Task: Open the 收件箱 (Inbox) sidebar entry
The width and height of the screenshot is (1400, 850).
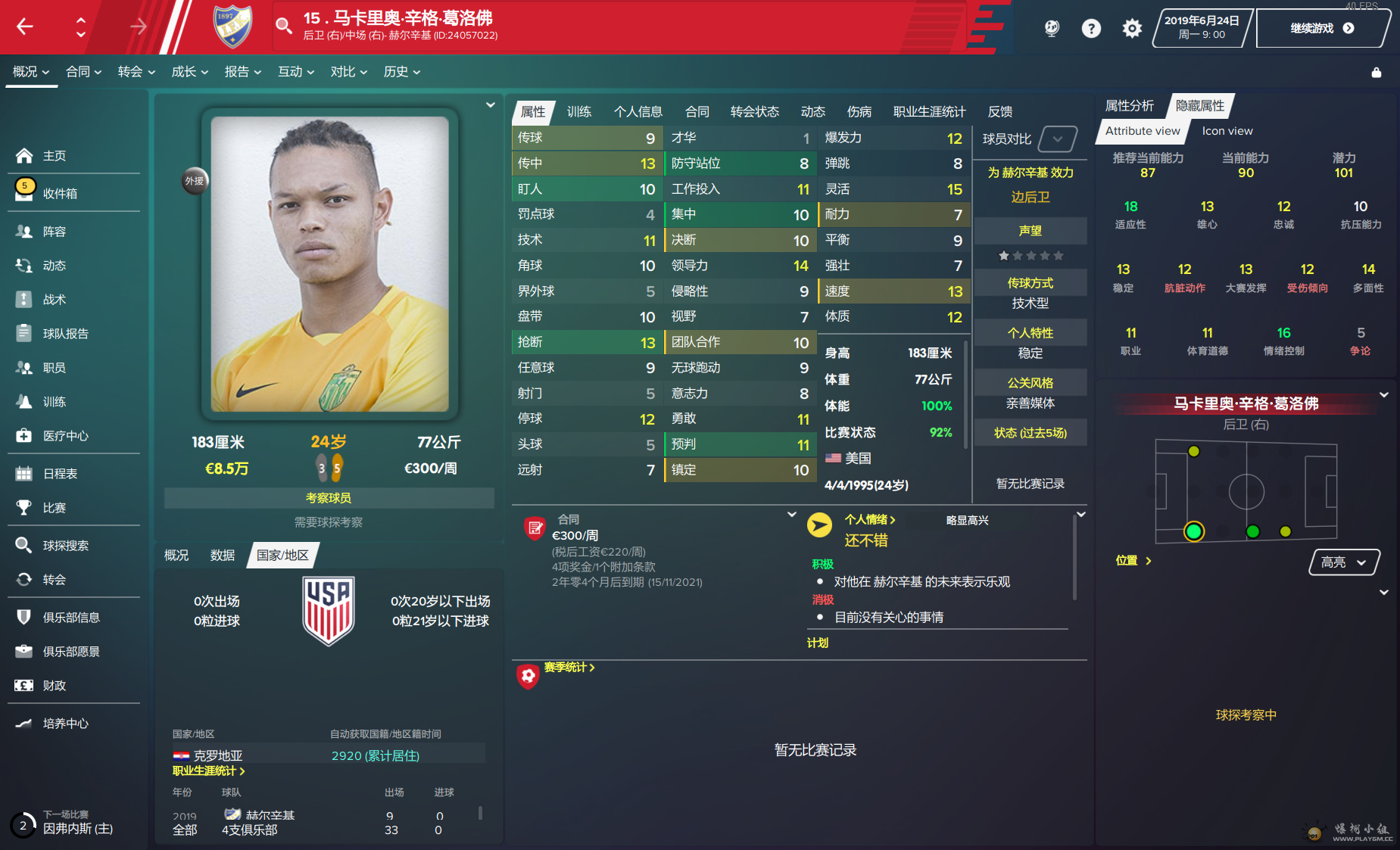Action: (60, 194)
